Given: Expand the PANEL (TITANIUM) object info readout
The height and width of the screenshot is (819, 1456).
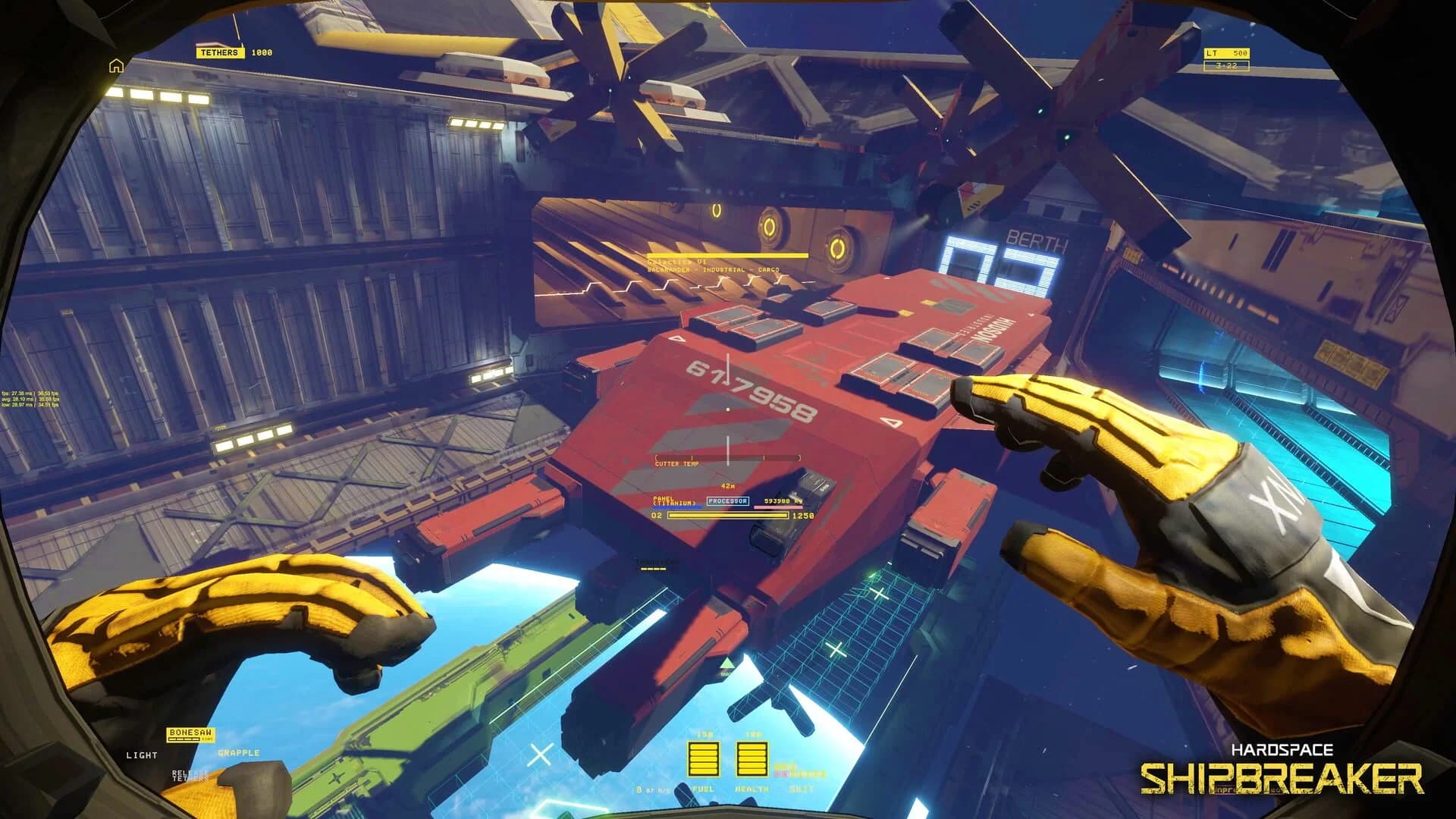Looking at the screenshot, I should coord(673,501).
